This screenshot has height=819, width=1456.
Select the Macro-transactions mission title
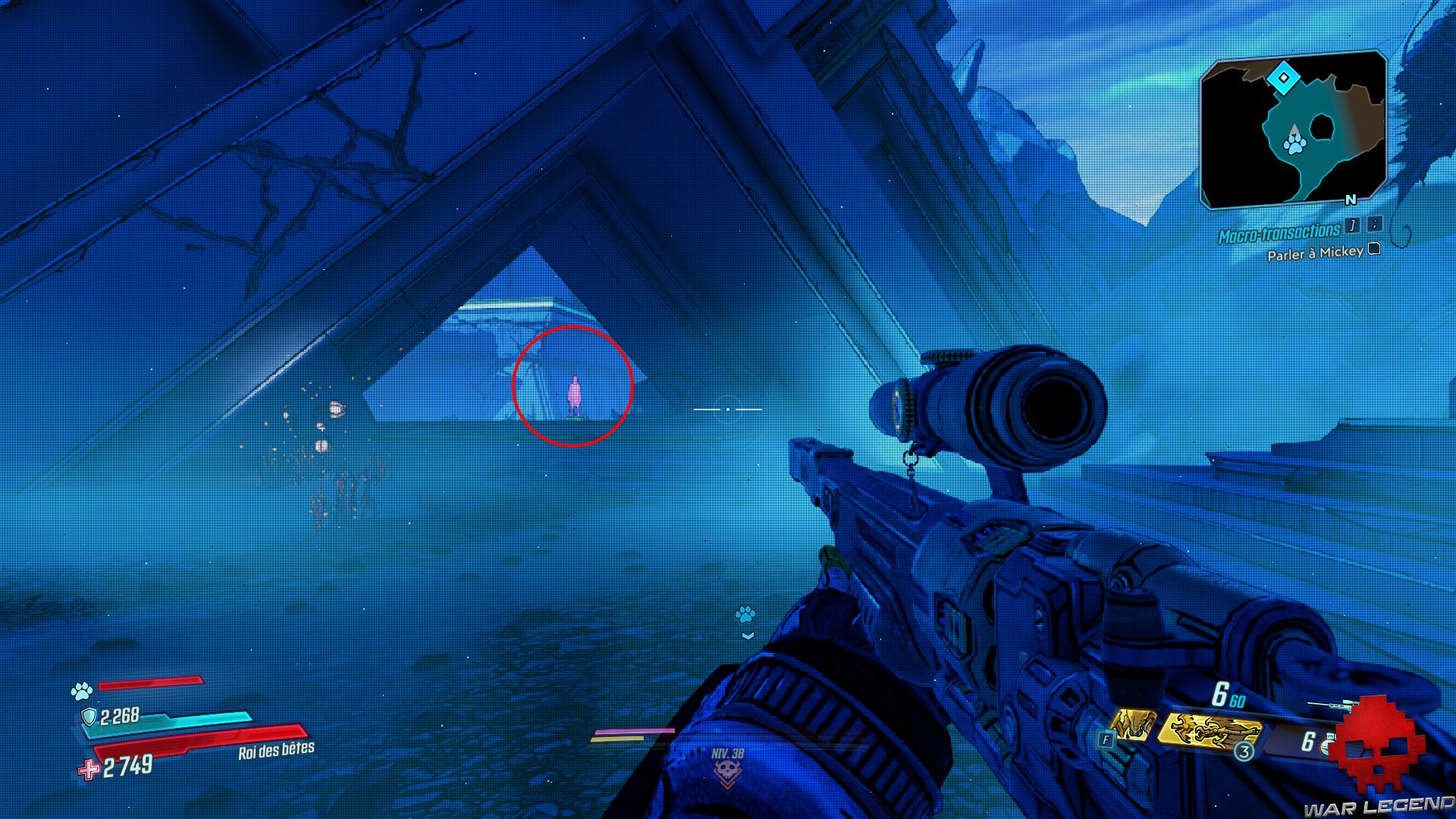pyautogui.click(x=1279, y=230)
